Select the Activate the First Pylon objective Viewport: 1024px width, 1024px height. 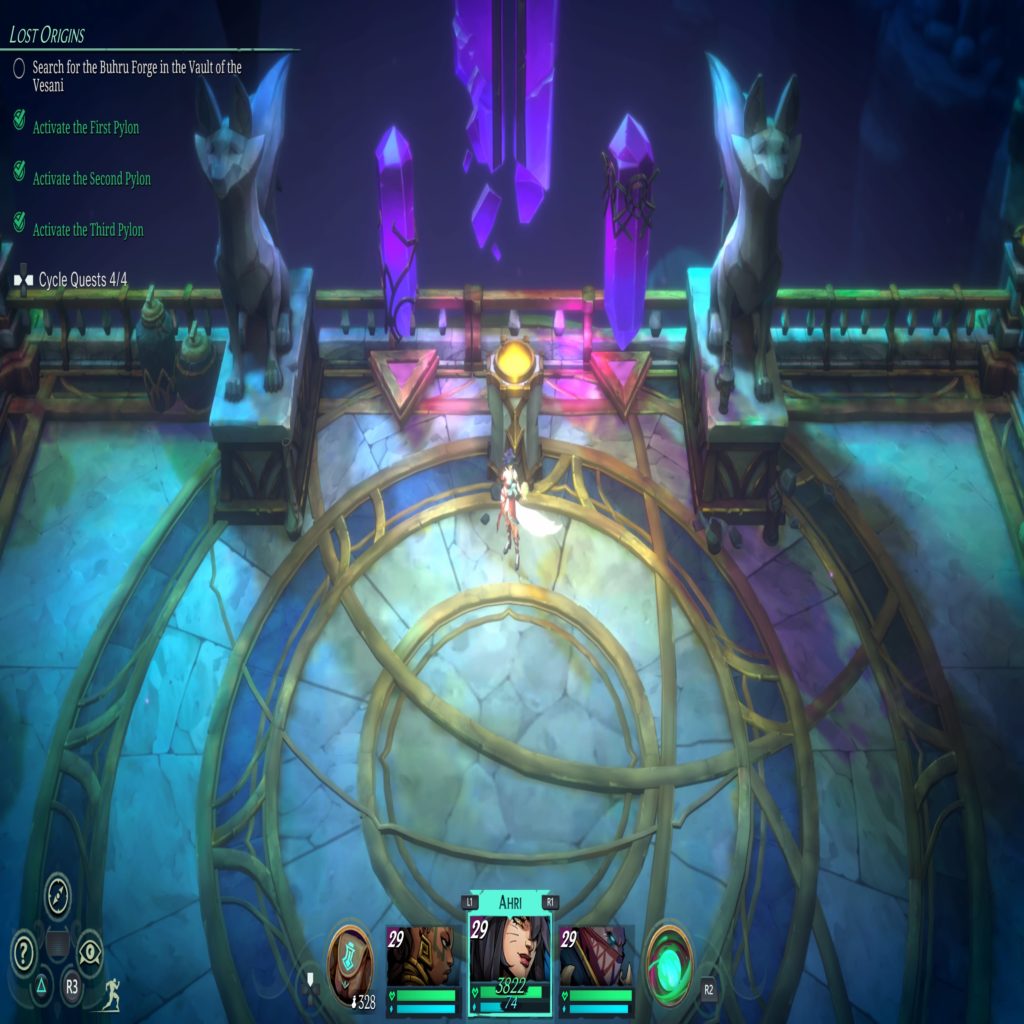coord(85,128)
